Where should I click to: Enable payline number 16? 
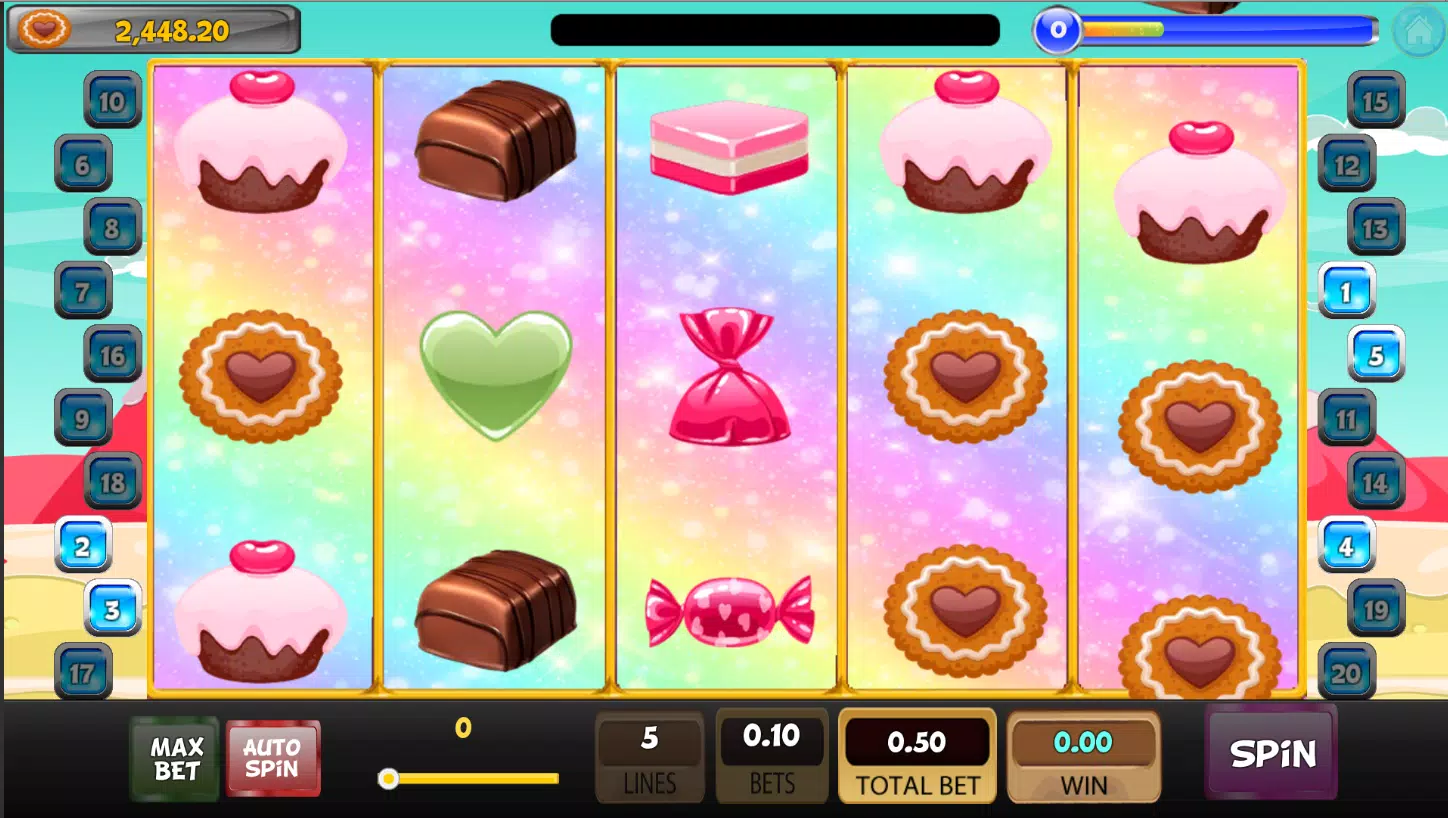pyautogui.click(x=112, y=355)
